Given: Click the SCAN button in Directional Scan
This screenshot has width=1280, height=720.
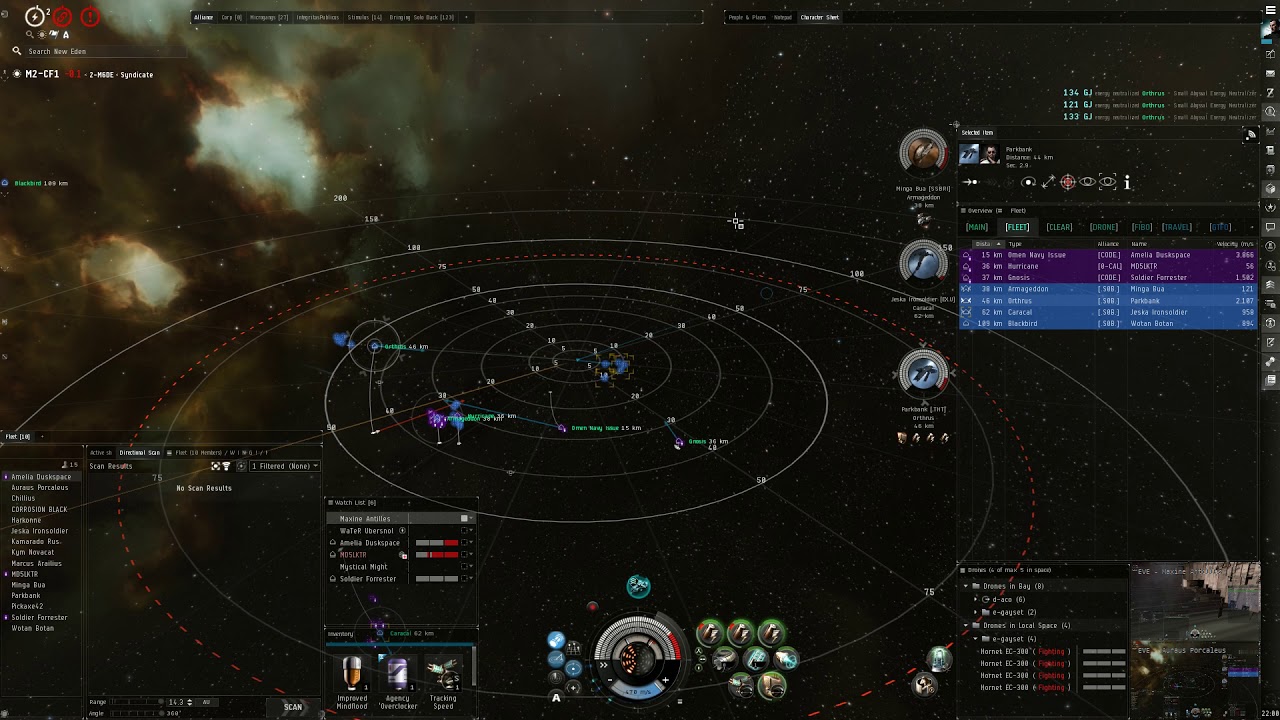Looking at the screenshot, I should [292, 707].
